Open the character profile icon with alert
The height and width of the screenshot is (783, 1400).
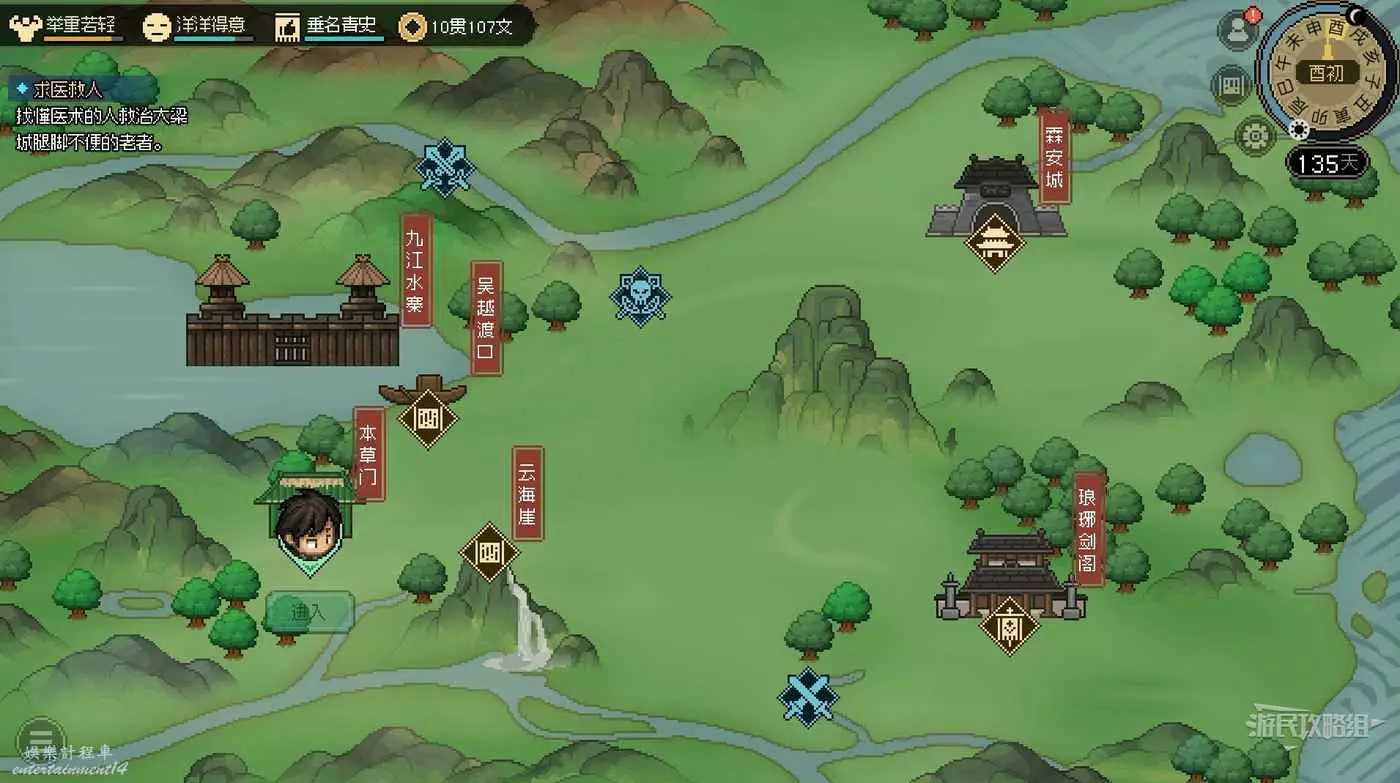pyautogui.click(x=1237, y=31)
